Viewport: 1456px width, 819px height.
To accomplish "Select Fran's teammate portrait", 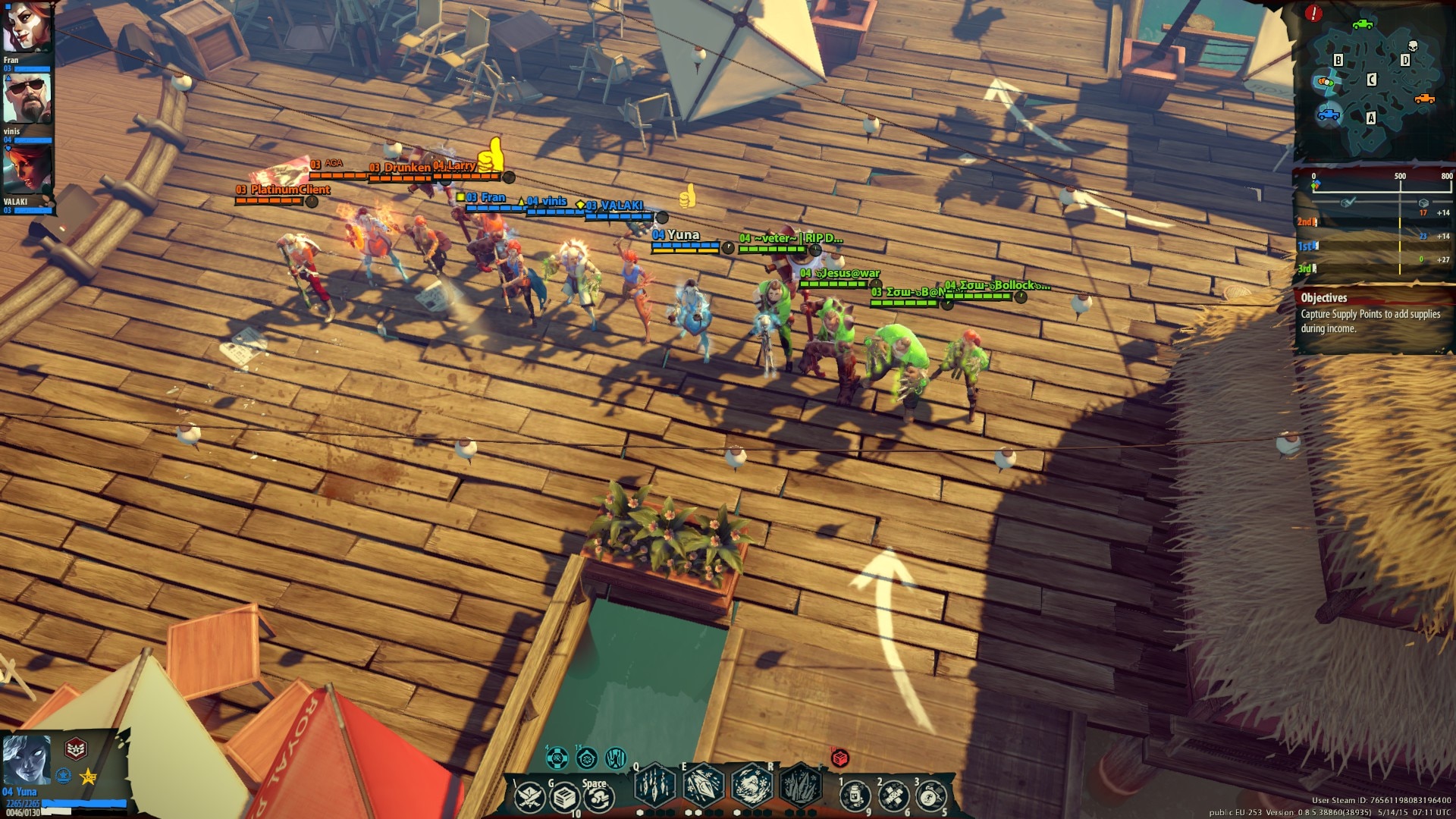I will pyautogui.click(x=26, y=27).
